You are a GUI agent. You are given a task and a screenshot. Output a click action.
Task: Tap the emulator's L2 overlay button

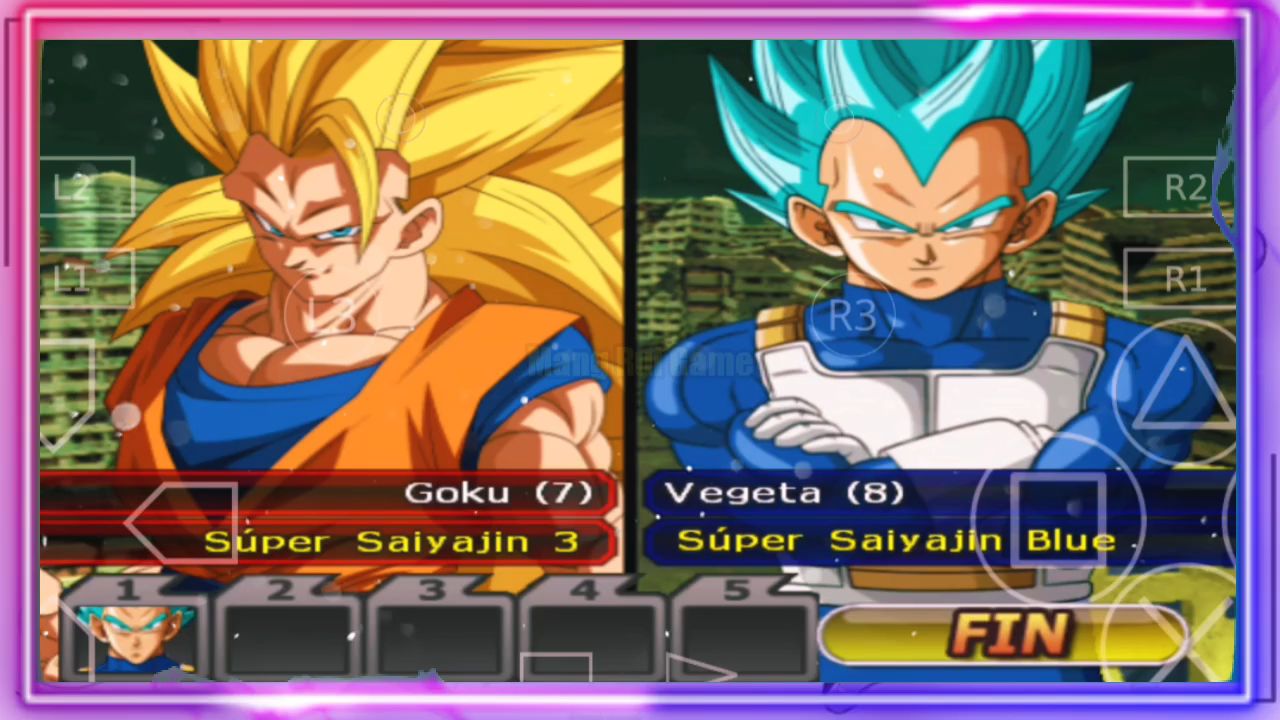coord(87,187)
